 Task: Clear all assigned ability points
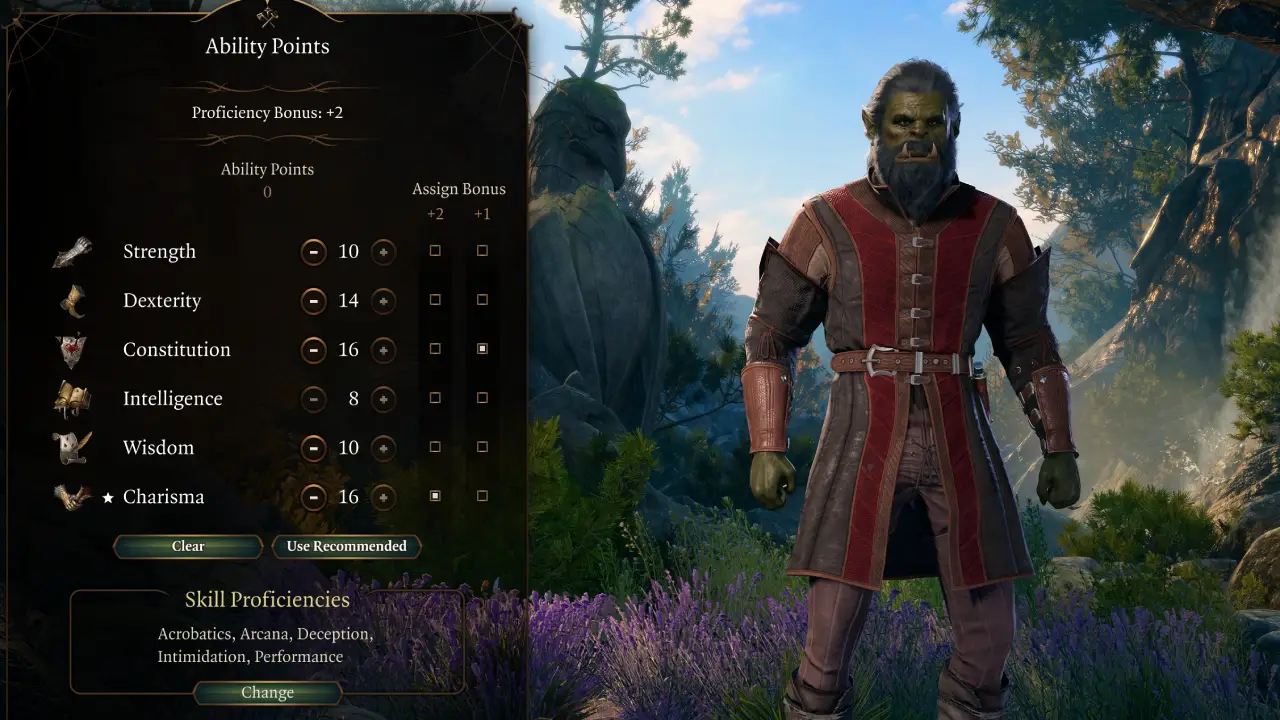[188, 546]
